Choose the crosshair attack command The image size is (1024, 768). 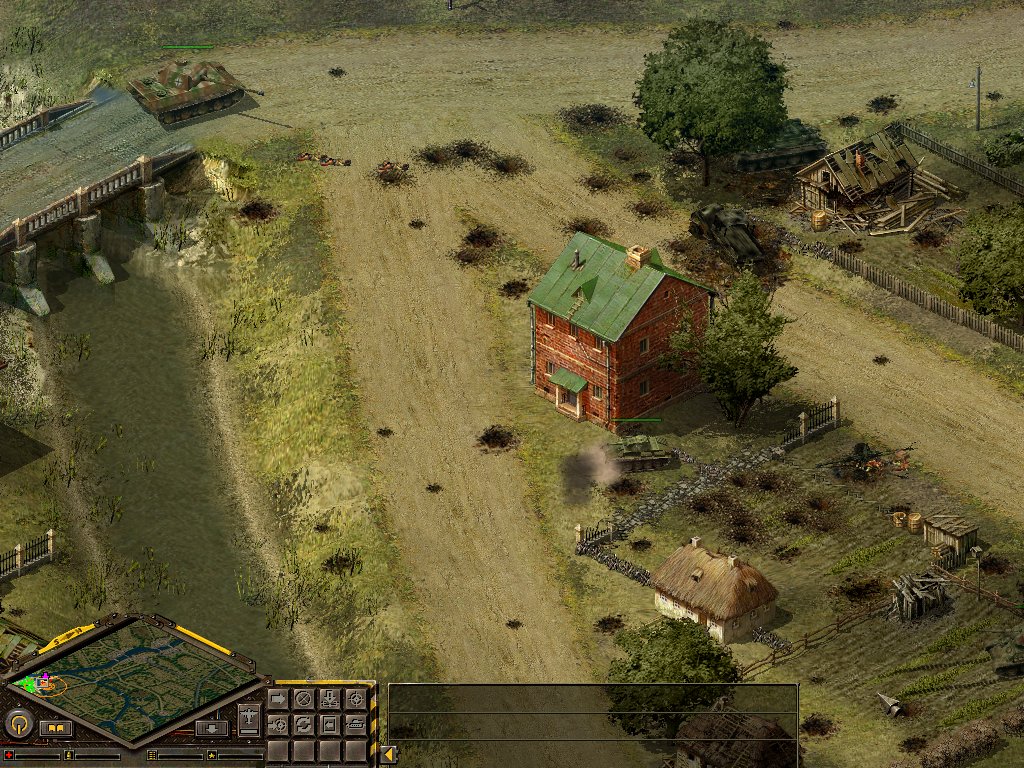point(355,699)
